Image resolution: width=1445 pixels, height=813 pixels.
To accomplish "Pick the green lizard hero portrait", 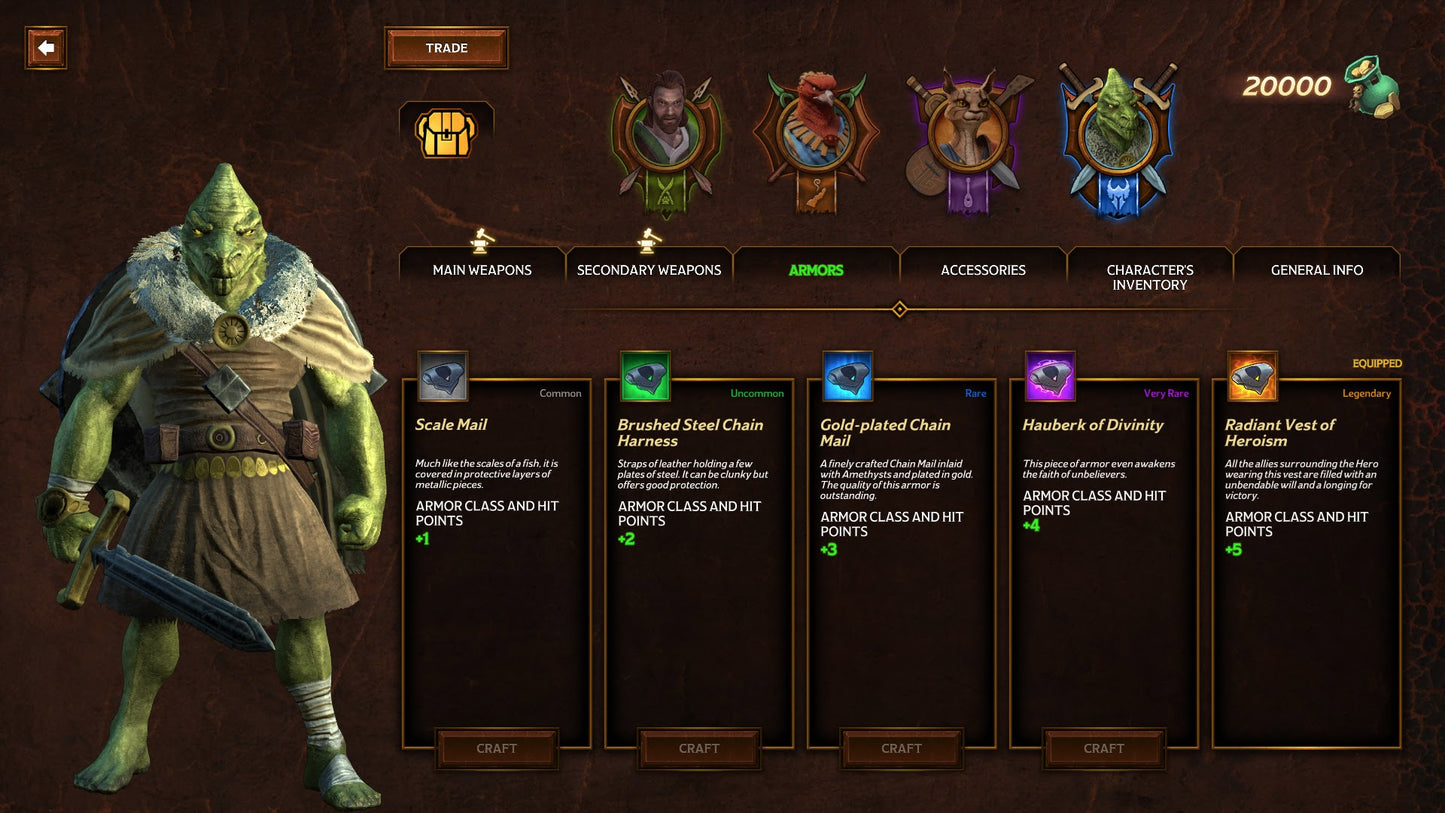I will (1118, 132).
